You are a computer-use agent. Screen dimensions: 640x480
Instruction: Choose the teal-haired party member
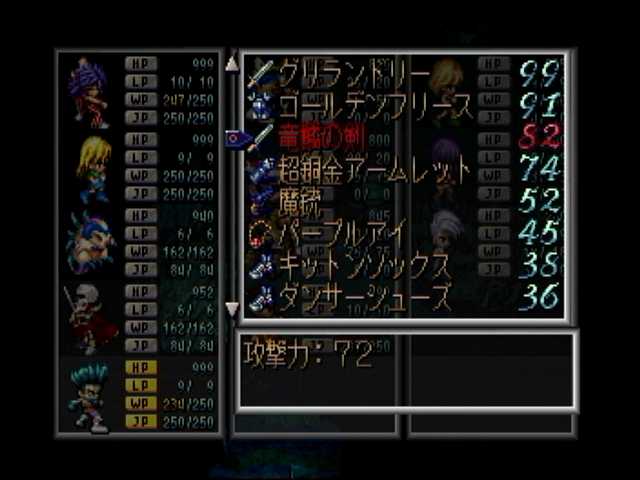(91, 395)
